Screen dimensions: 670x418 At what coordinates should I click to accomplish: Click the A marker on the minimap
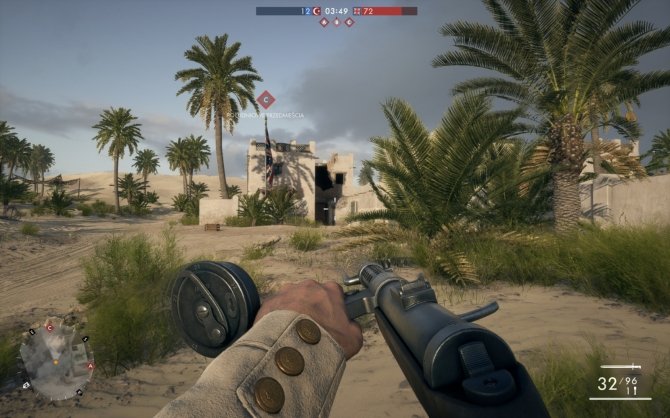coord(88,365)
